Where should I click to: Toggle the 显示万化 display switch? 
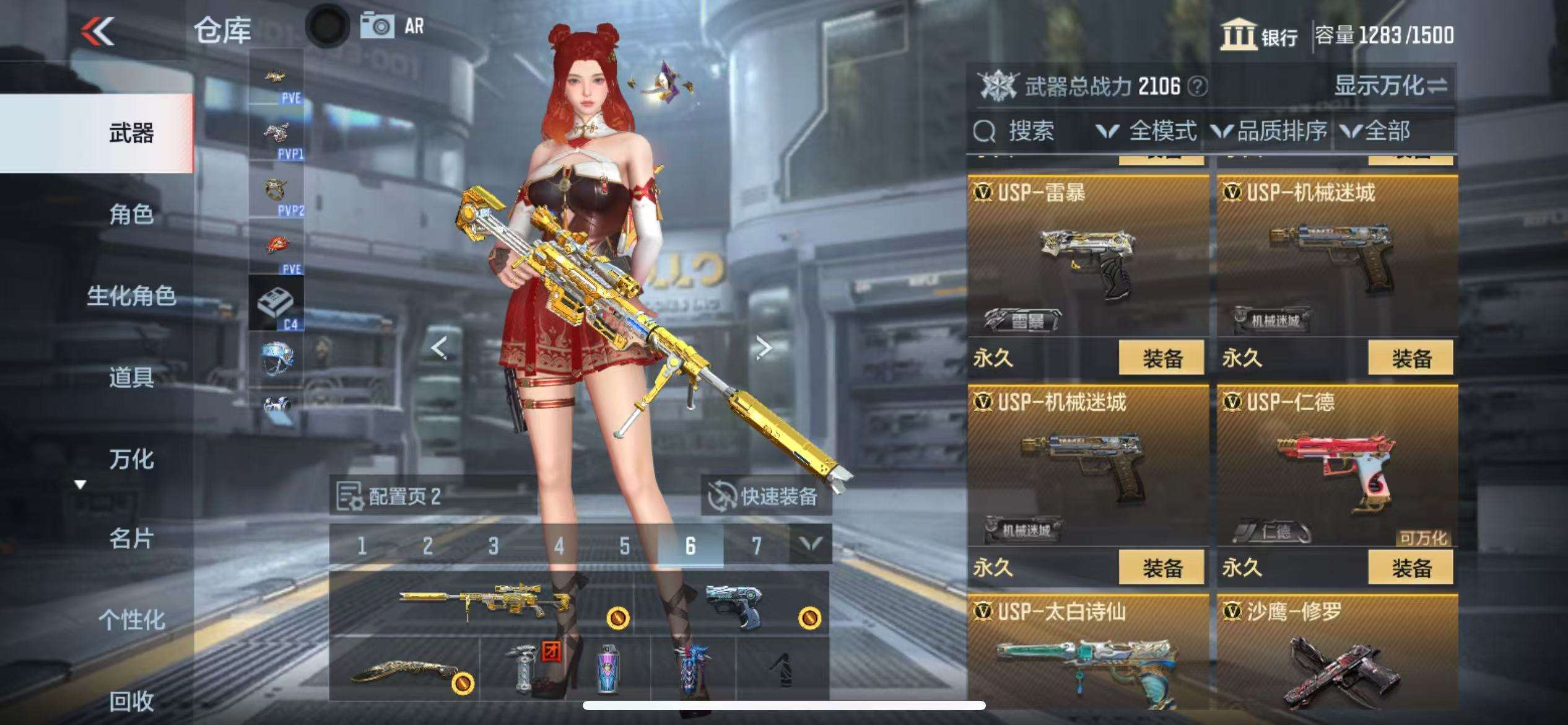coord(1391,86)
